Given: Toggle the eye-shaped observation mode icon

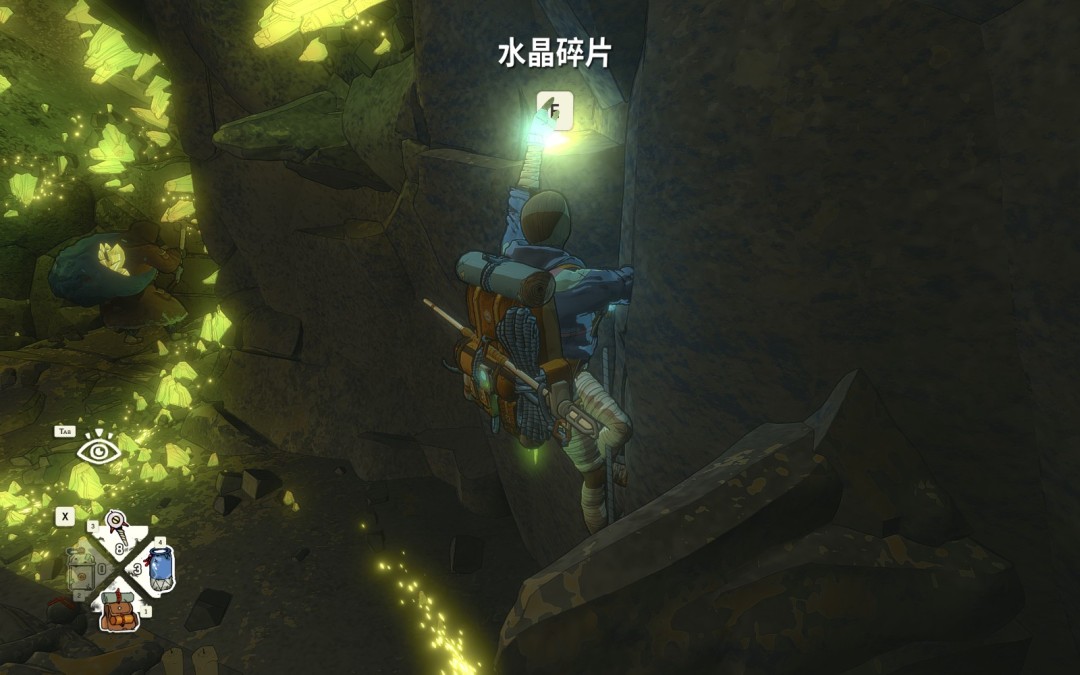Looking at the screenshot, I should tap(99, 451).
